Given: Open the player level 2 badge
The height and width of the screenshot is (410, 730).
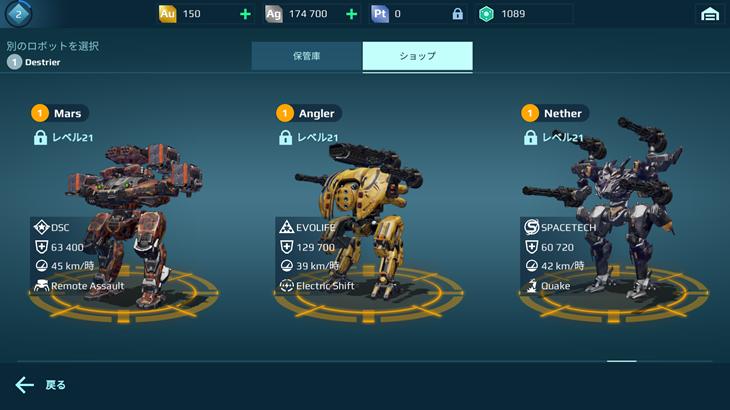Looking at the screenshot, I should [17, 14].
